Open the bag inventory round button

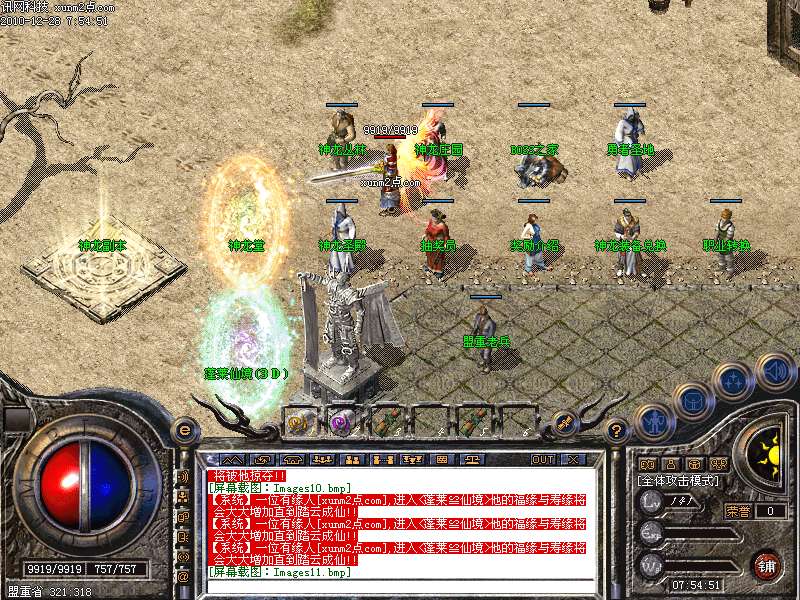pos(692,401)
